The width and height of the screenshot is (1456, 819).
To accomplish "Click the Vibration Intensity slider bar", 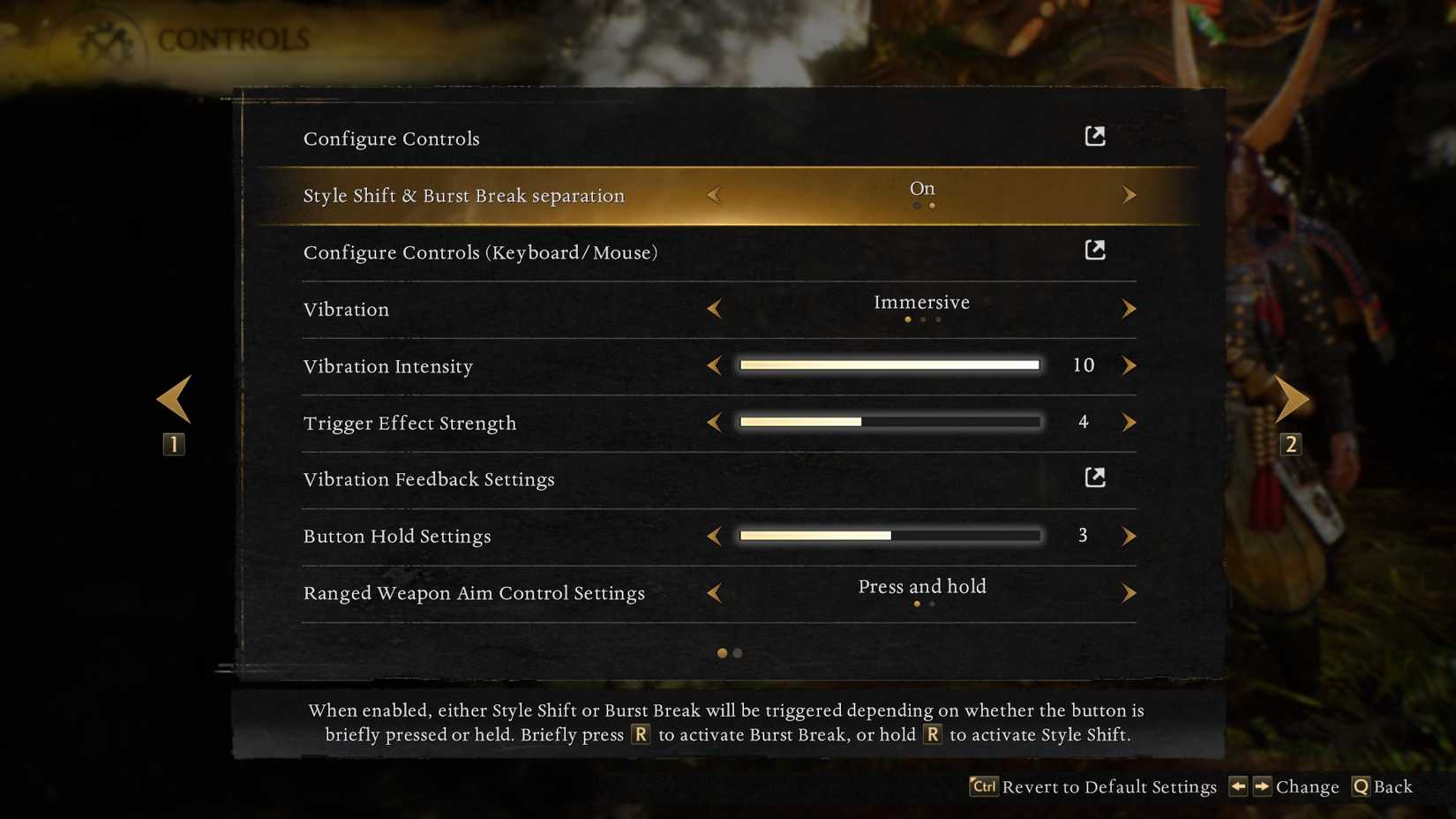I will (889, 364).
